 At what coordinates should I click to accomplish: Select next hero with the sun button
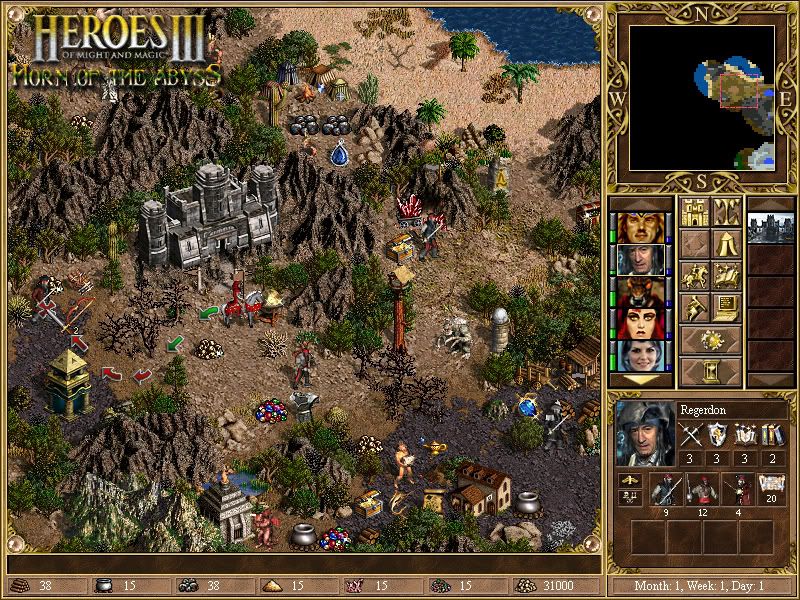710,339
